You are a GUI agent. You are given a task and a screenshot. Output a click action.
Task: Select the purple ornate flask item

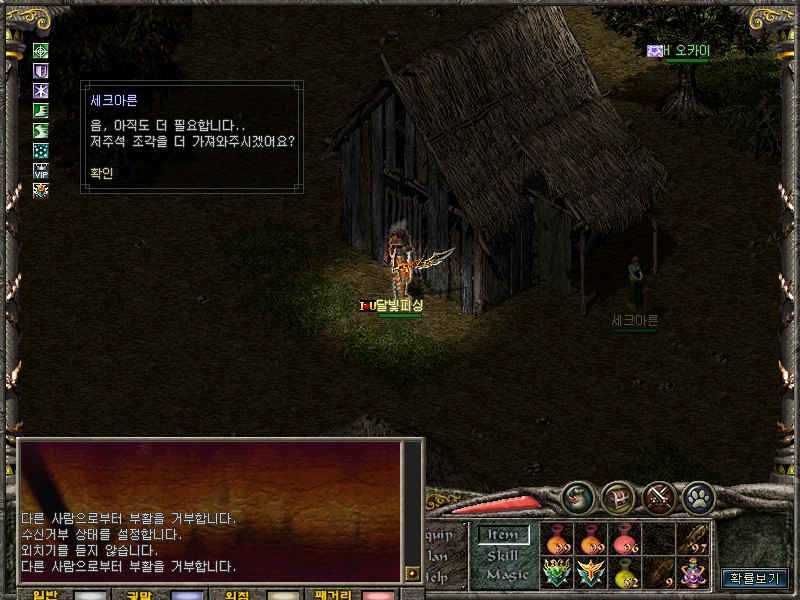click(x=693, y=573)
